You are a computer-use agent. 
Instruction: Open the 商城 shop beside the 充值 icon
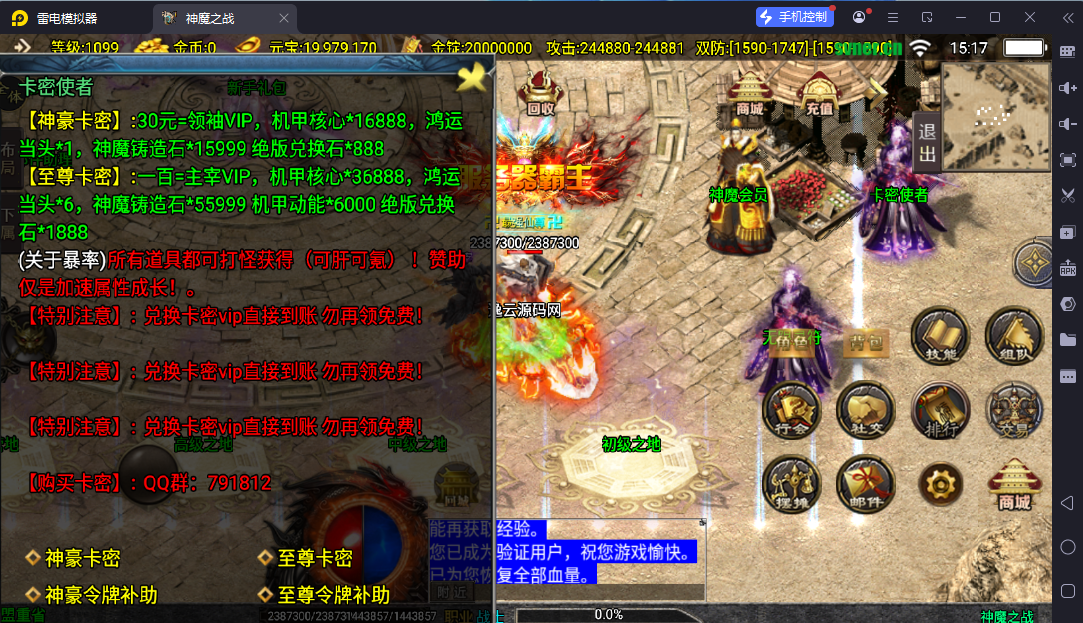coord(749,93)
